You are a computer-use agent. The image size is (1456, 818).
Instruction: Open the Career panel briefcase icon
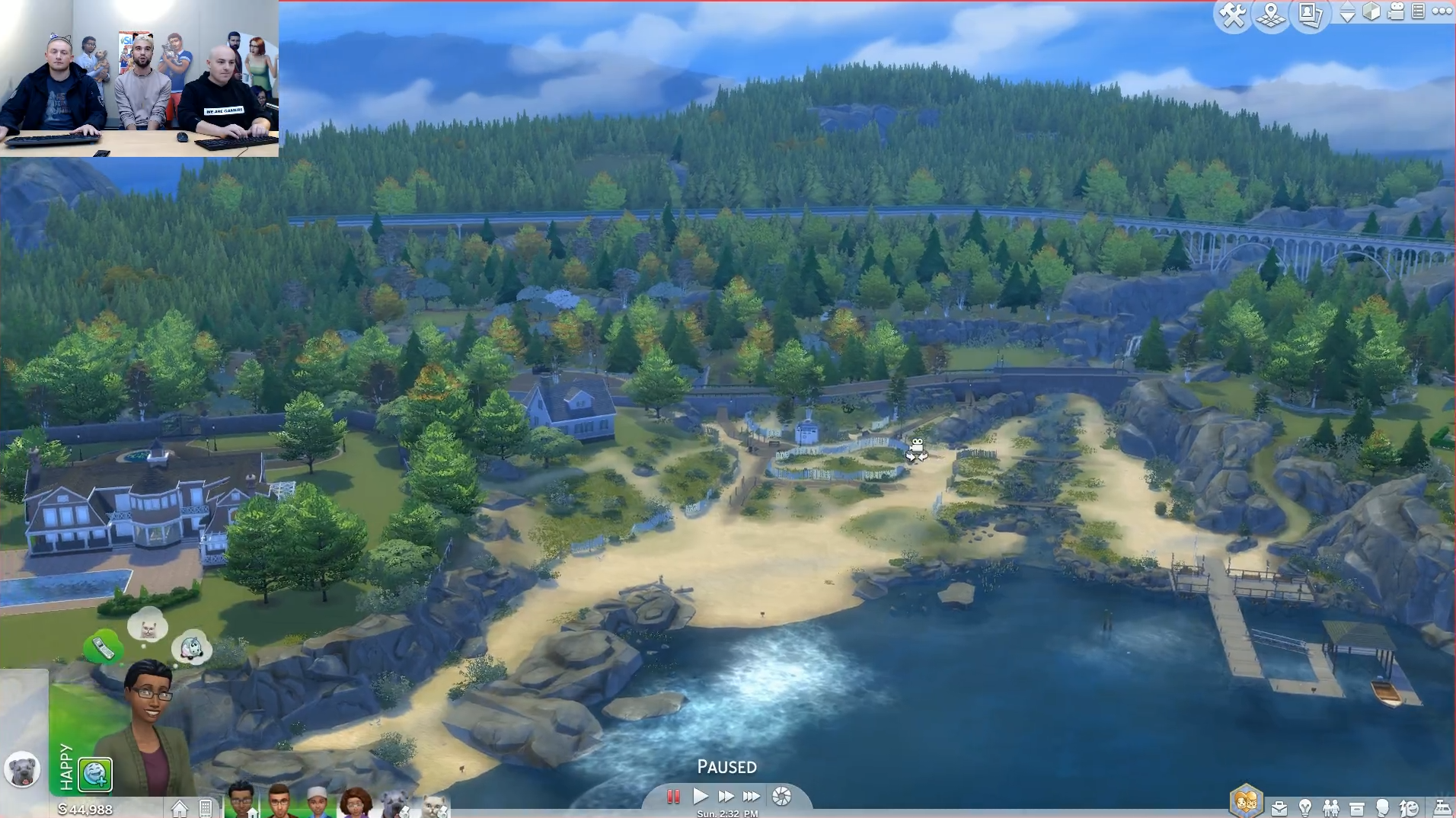coord(1279,808)
